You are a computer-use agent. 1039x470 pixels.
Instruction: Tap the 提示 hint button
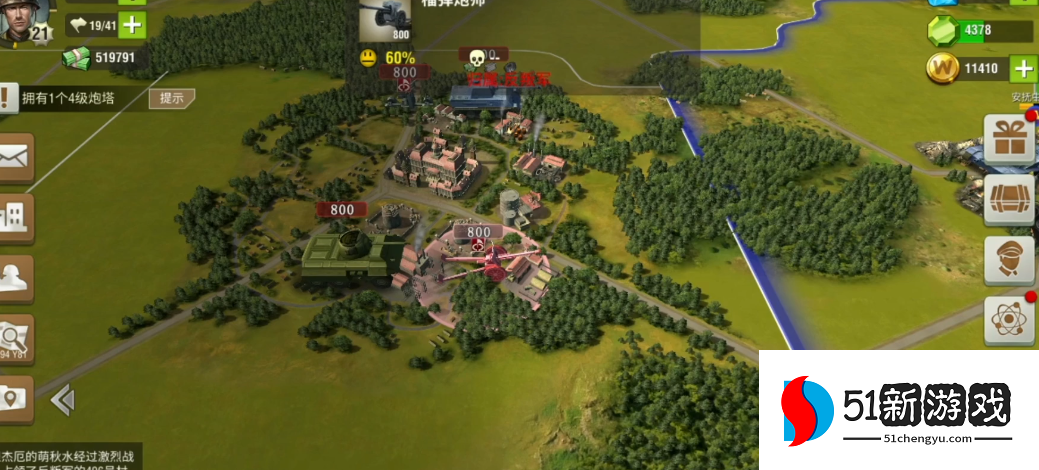point(171,98)
